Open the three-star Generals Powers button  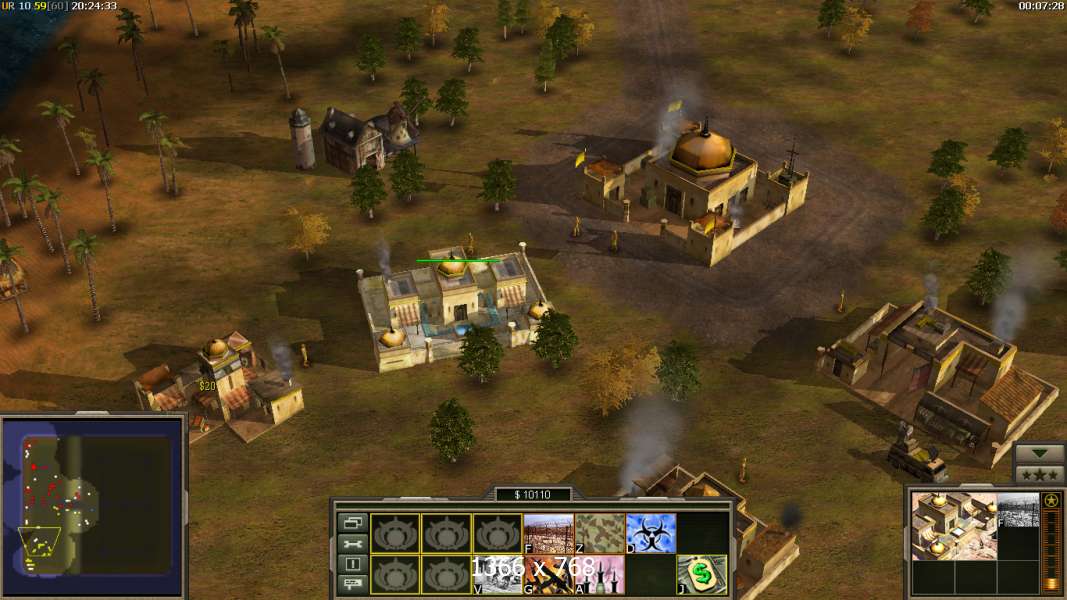pos(1039,473)
